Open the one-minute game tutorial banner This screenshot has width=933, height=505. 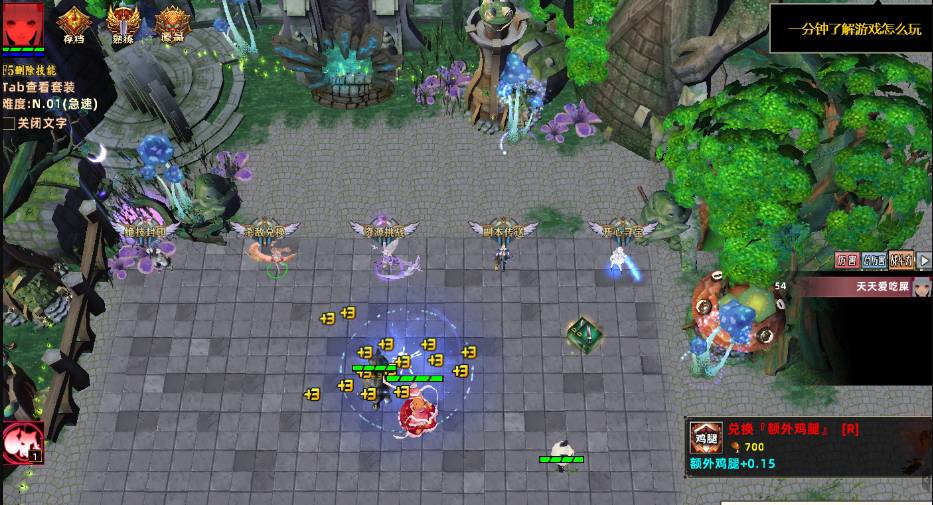click(853, 29)
